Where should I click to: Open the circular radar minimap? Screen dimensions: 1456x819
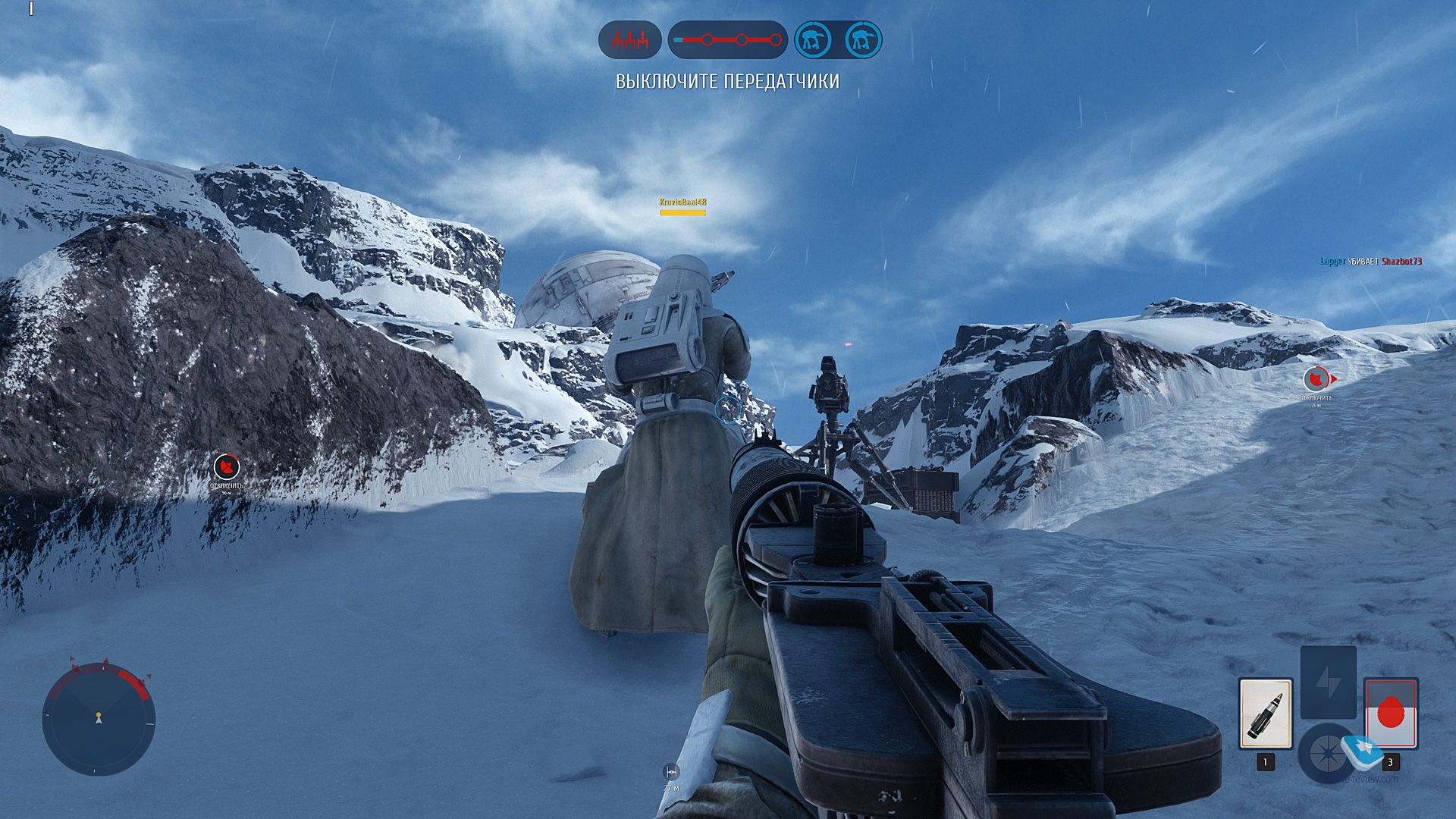click(99, 718)
